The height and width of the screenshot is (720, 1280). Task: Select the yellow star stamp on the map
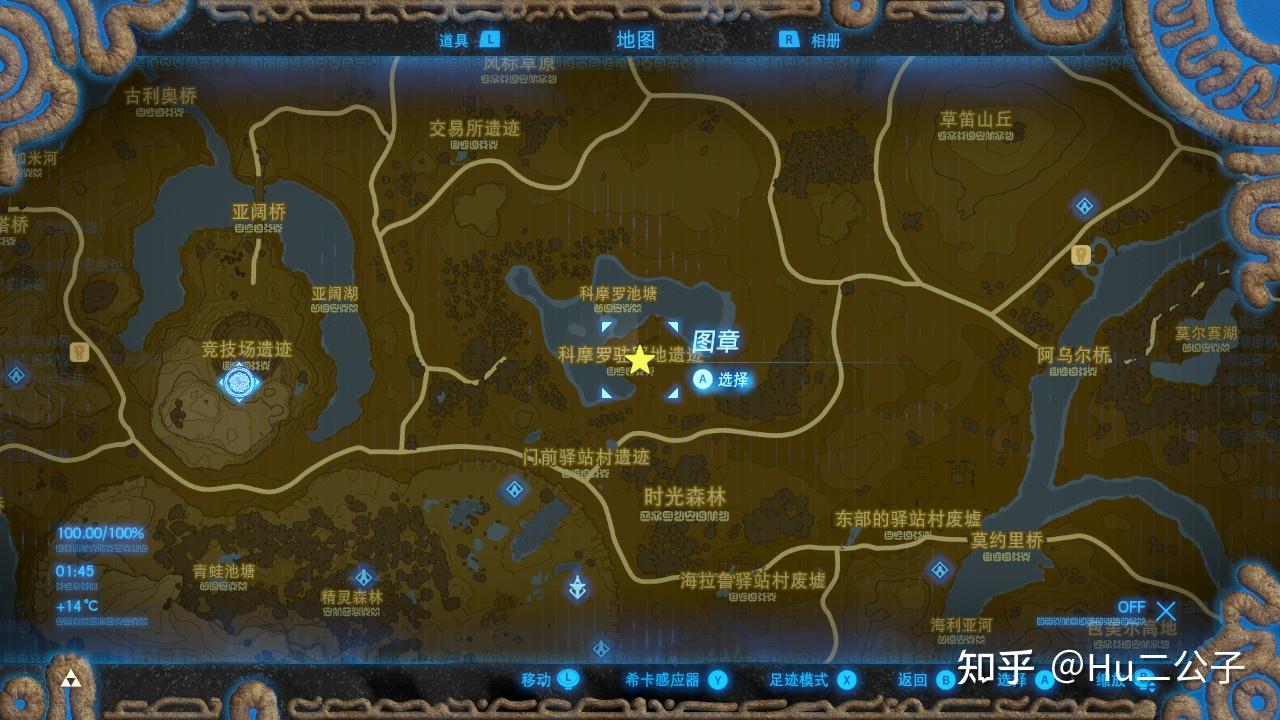[640, 357]
